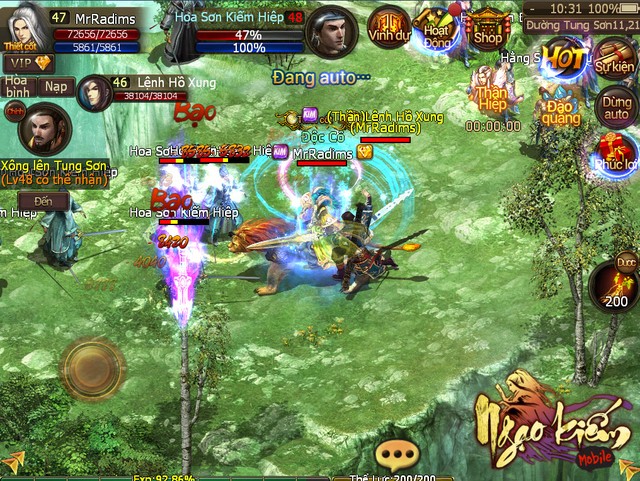Open the Sự kiện events scroll
Viewport: 640px width, 481px height.
tap(613, 58)
